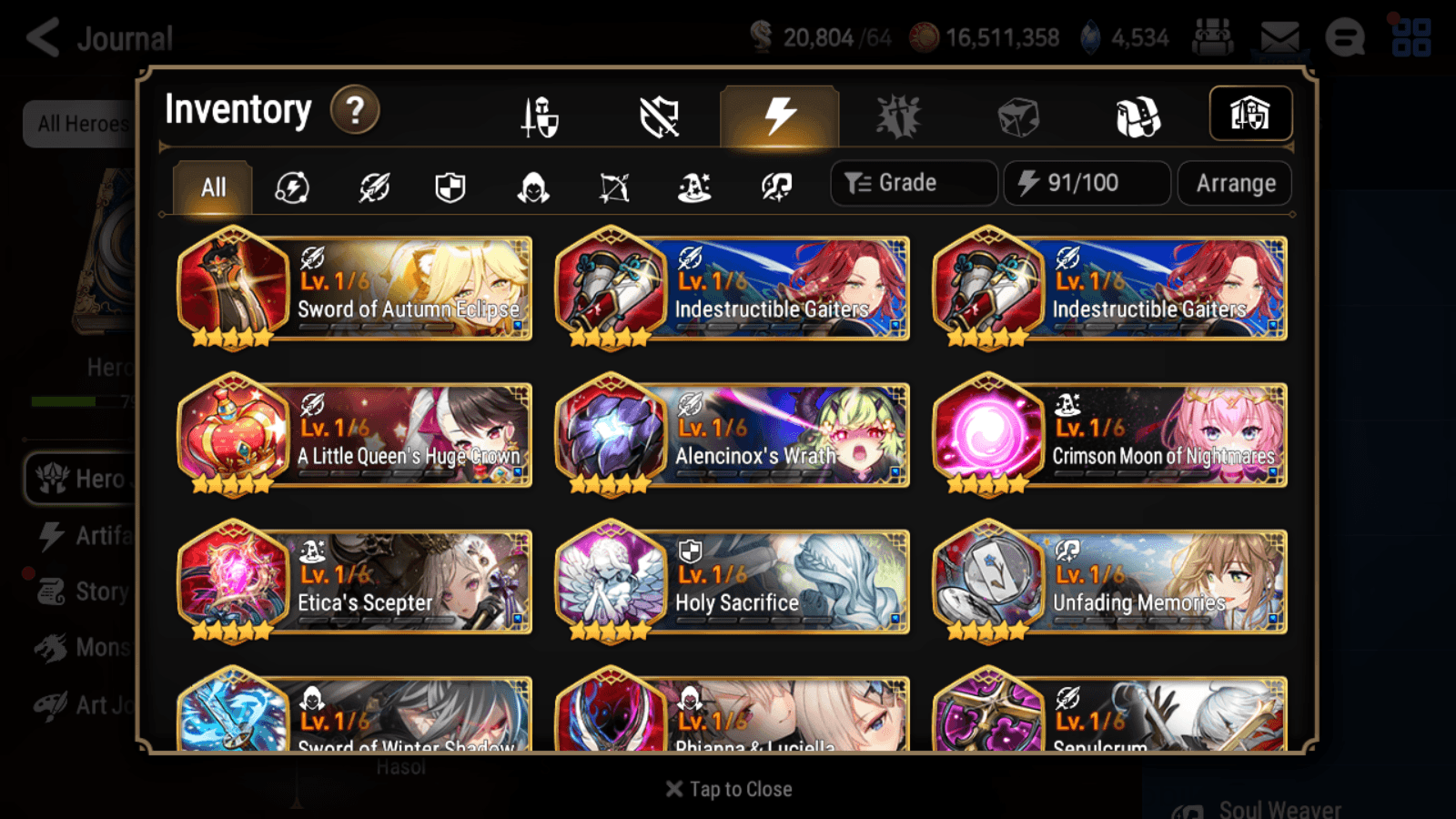Open the currently highlighted Artifacts lightning tab

[x=778, y=116]
